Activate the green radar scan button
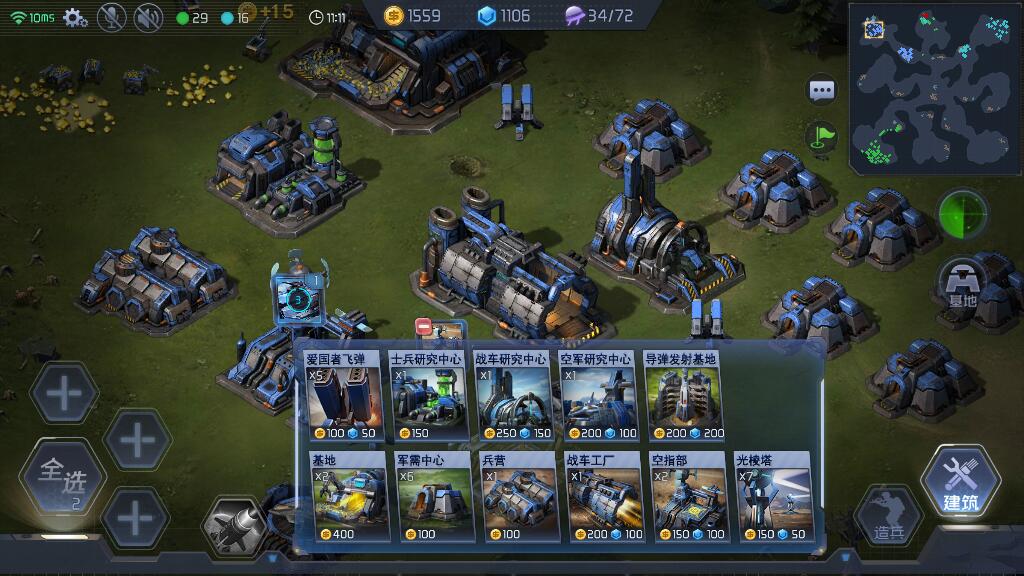Viewport: 1024px width, 576px height. [x=962, y=214]
